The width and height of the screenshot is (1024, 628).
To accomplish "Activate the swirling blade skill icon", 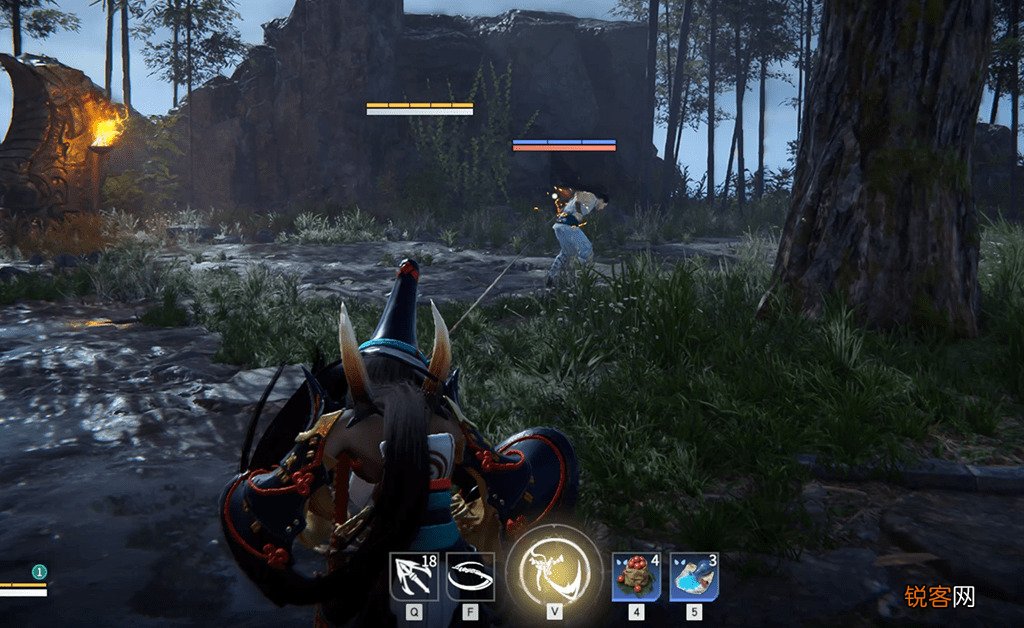I will [470, 577].
